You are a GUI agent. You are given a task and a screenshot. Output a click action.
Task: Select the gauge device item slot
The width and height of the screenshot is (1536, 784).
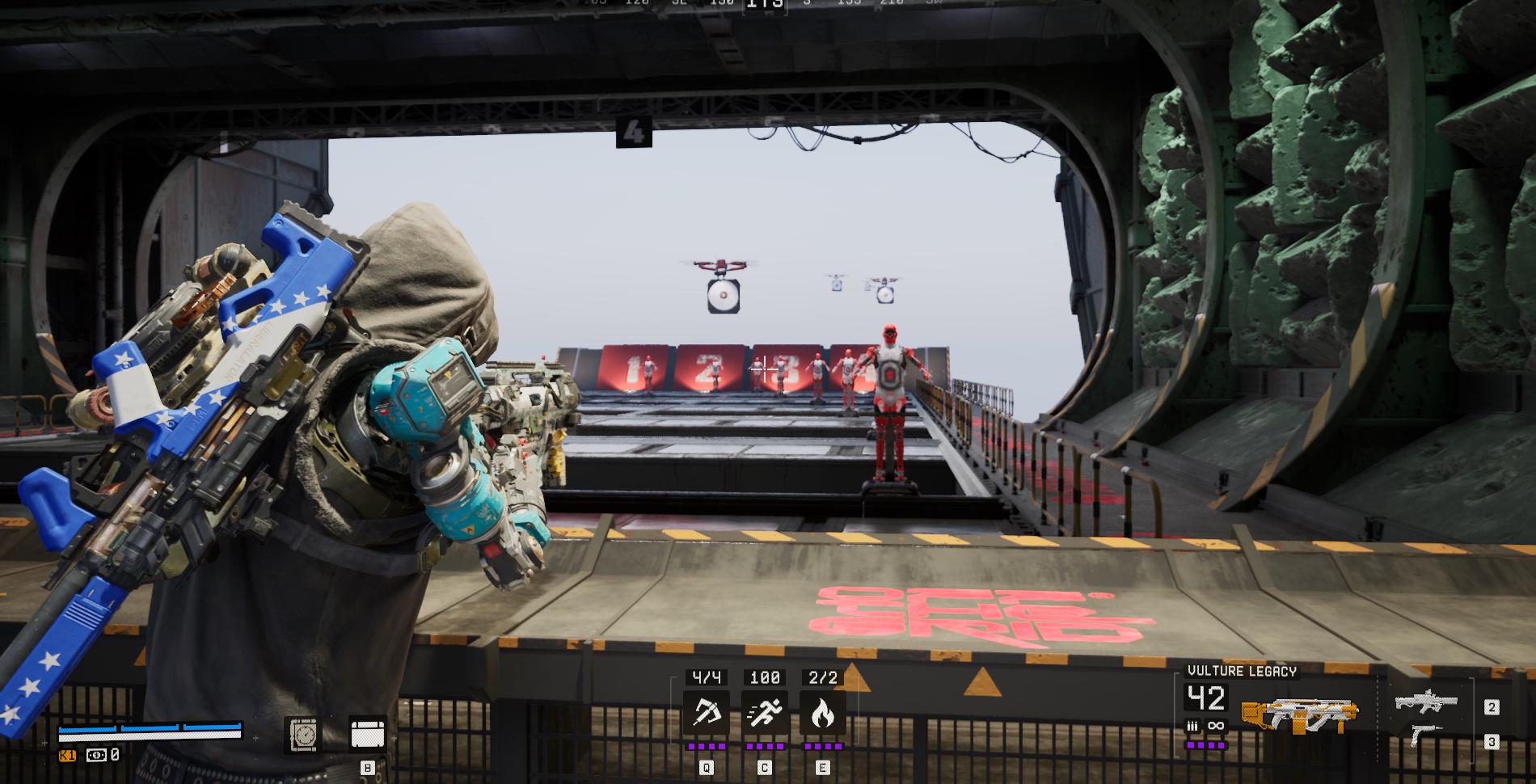[x=305, y=735]
